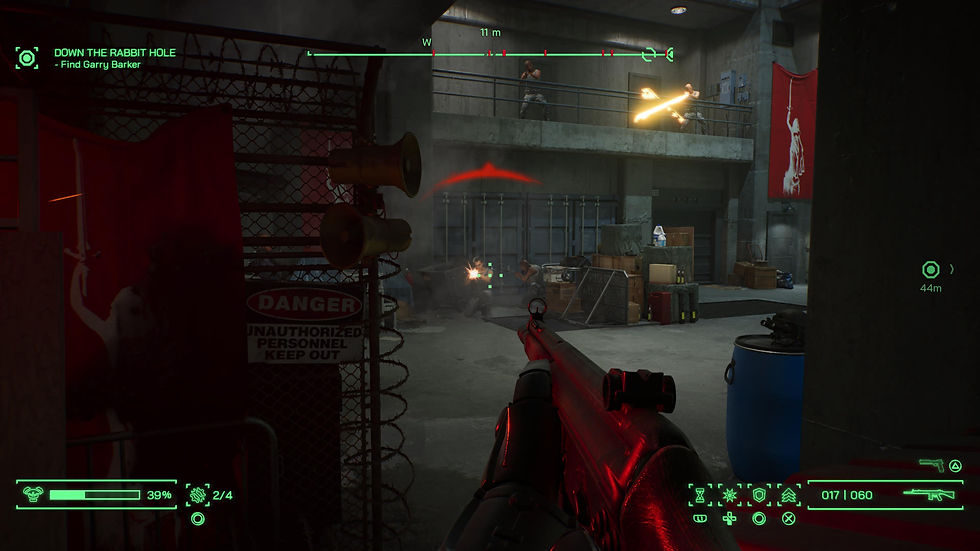
Task: Select the equipped assault rifle icon
Action: click(x=930, y=494)
